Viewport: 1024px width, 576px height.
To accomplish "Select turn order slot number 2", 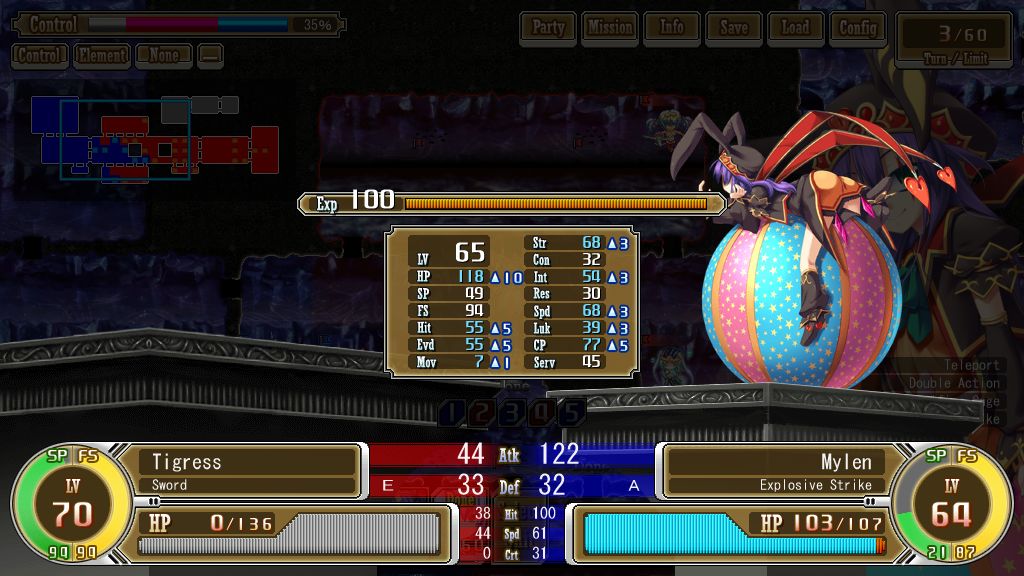I will [482, 412].
